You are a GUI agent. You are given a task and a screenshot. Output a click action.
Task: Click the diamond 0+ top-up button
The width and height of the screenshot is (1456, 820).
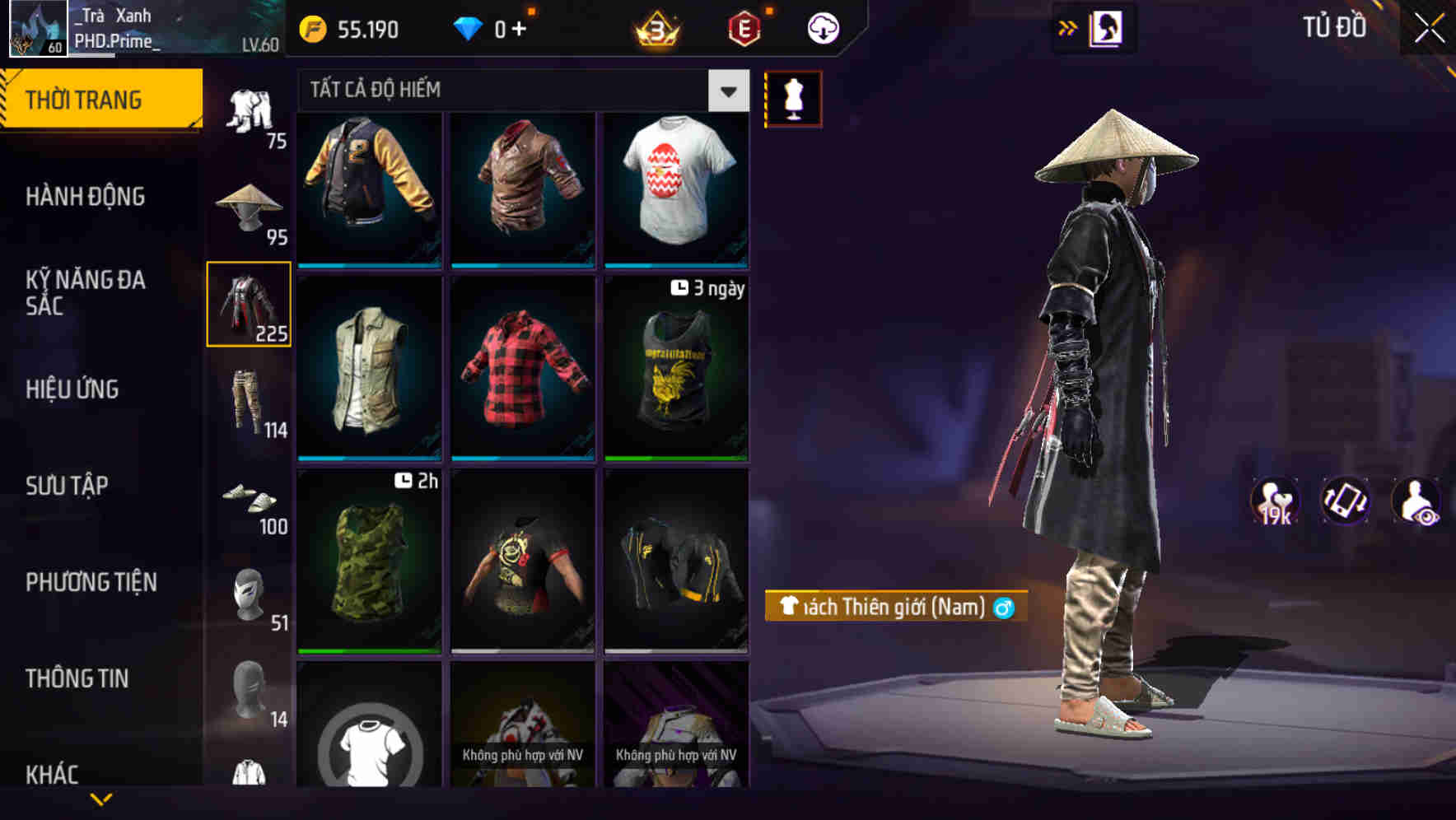492,27
